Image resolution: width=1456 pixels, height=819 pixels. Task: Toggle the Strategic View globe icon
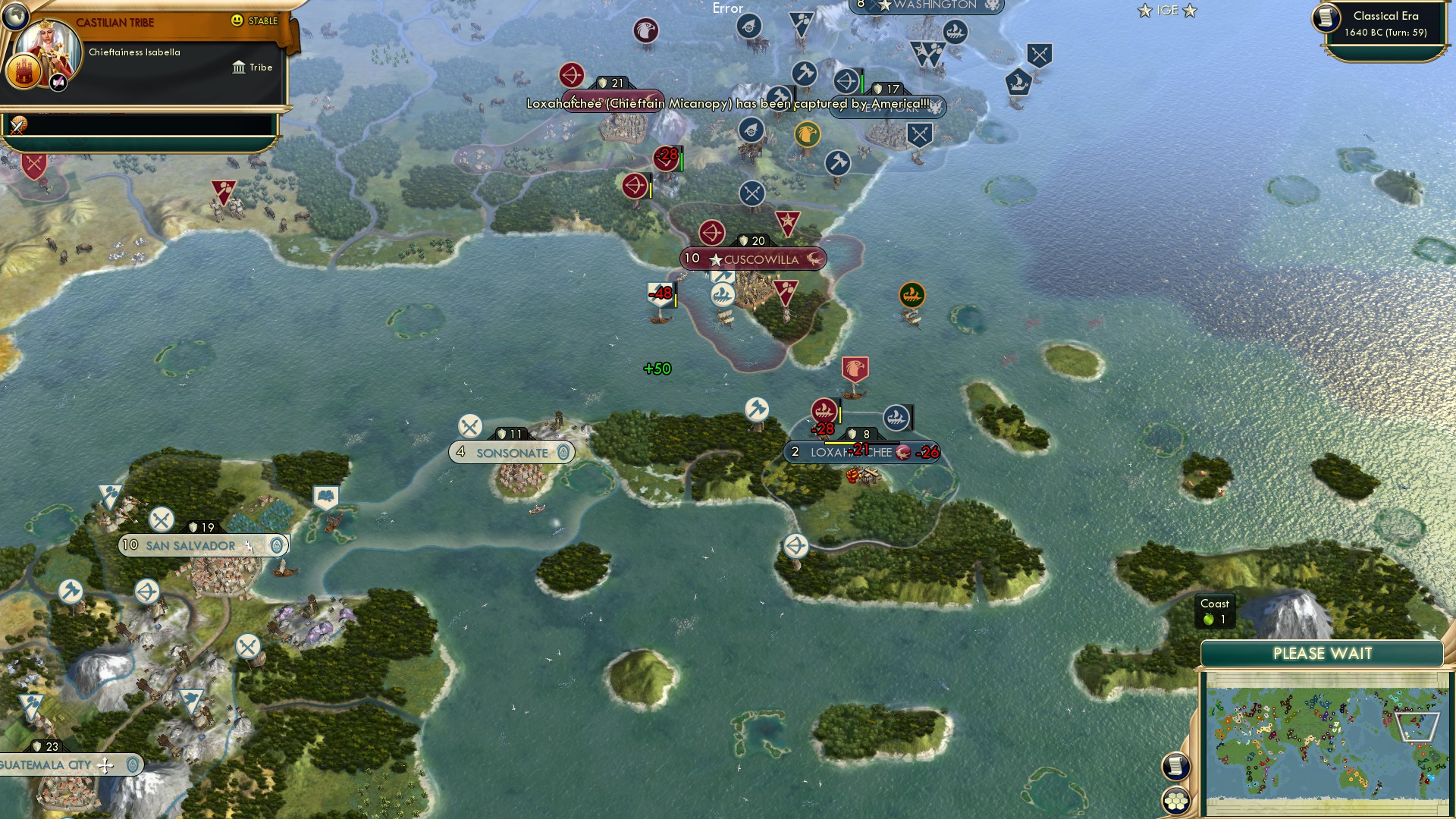[15, 17]
